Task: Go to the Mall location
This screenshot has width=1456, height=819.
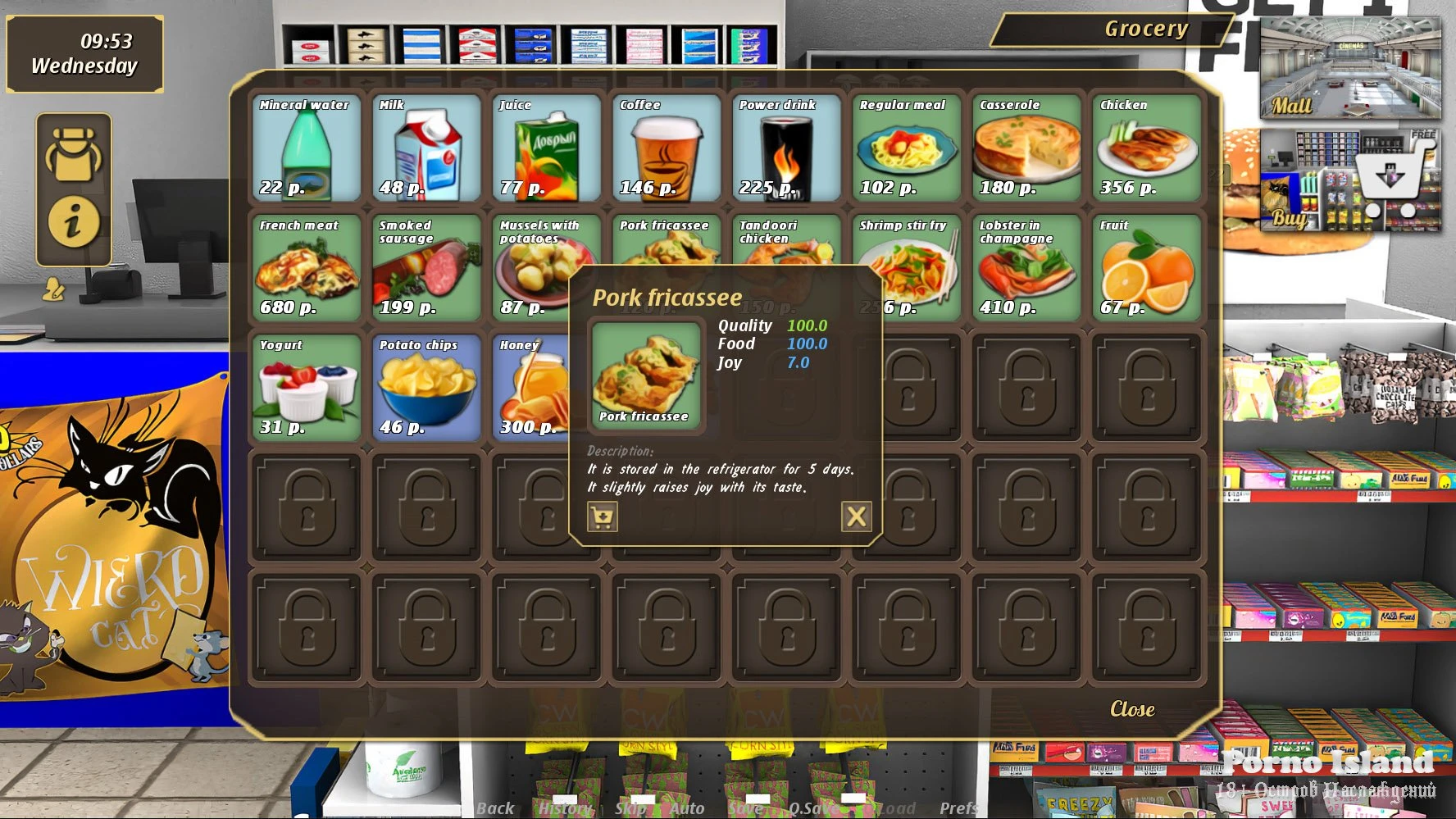Action: 1349,70
